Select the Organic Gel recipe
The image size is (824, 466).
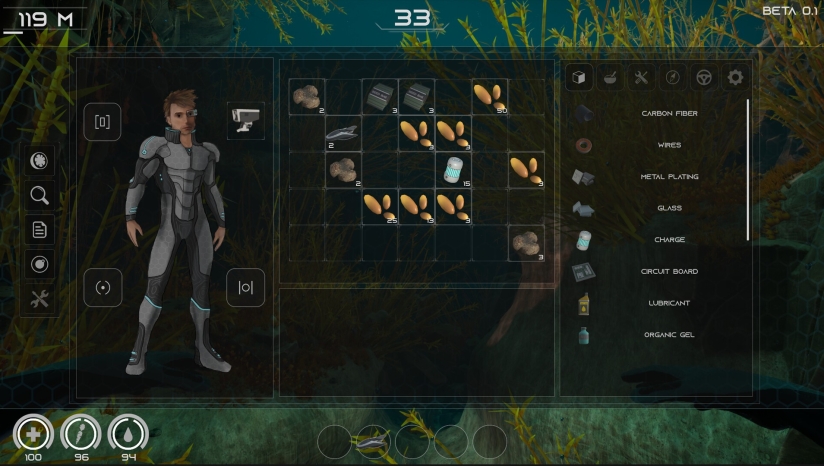(669, 335)
